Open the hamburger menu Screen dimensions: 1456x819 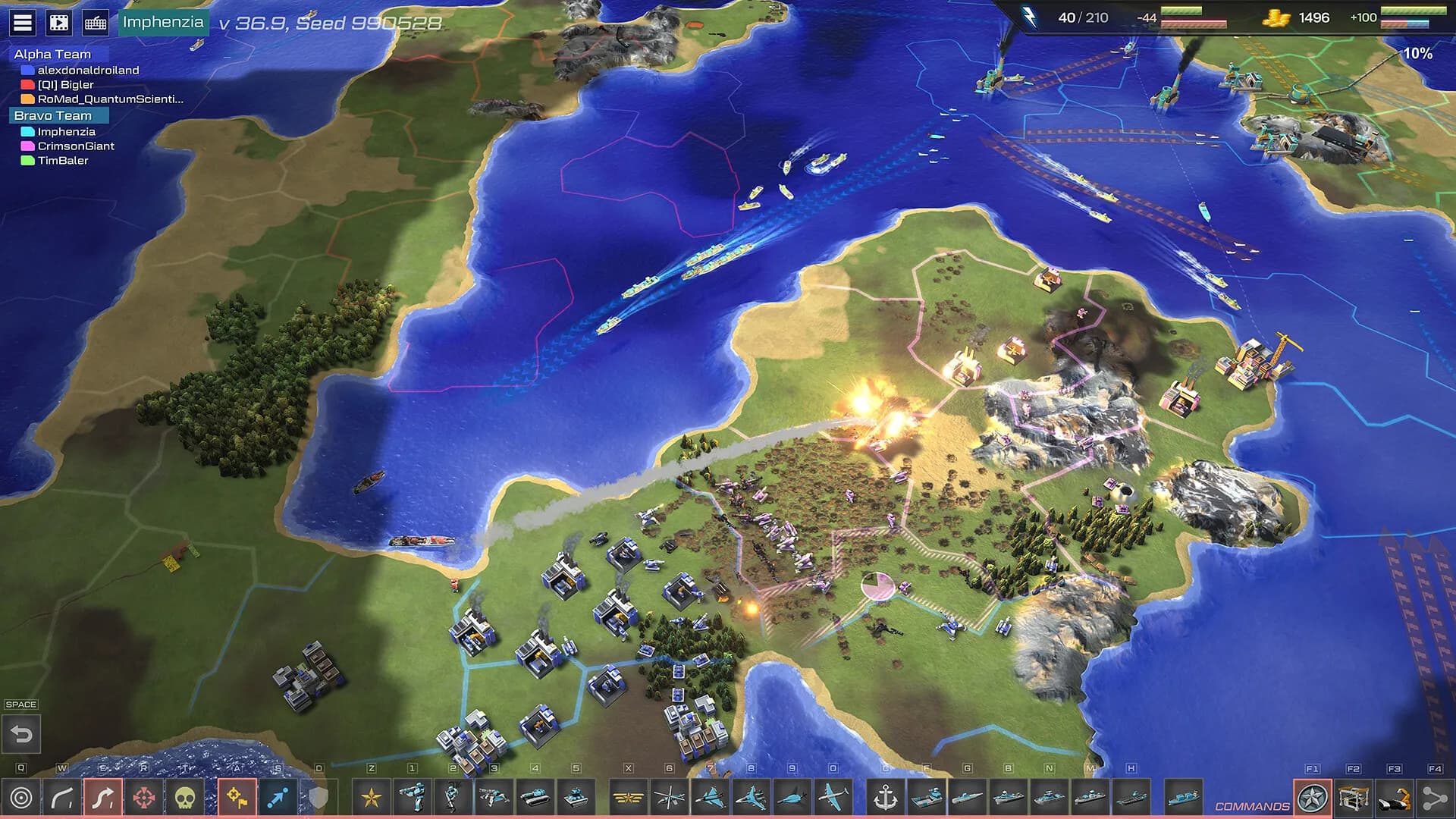(21, 20)
